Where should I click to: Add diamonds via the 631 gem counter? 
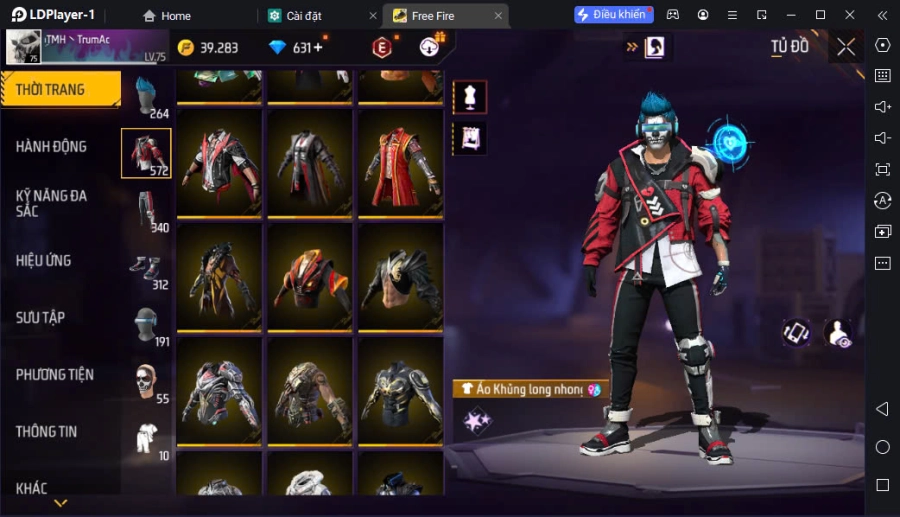pyautogui.click(x=296, y=48)
